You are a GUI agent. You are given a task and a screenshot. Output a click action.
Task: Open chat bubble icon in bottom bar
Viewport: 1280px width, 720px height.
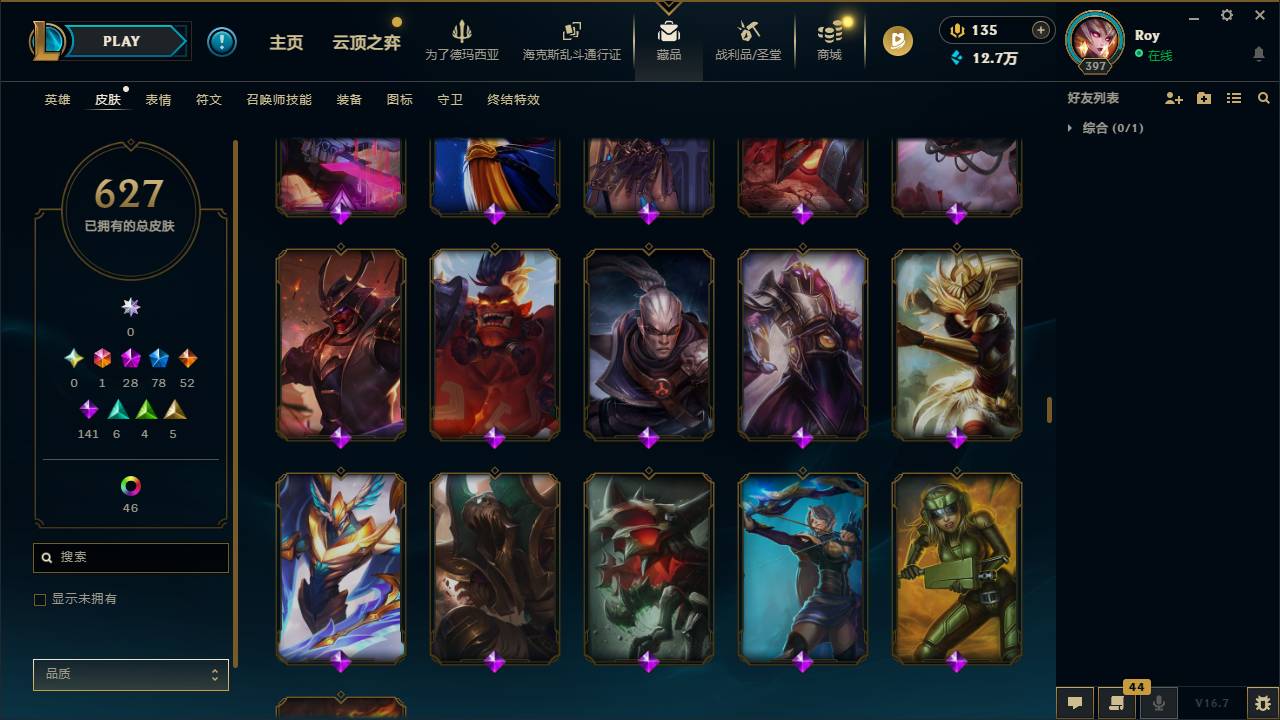coord(1075,702)
